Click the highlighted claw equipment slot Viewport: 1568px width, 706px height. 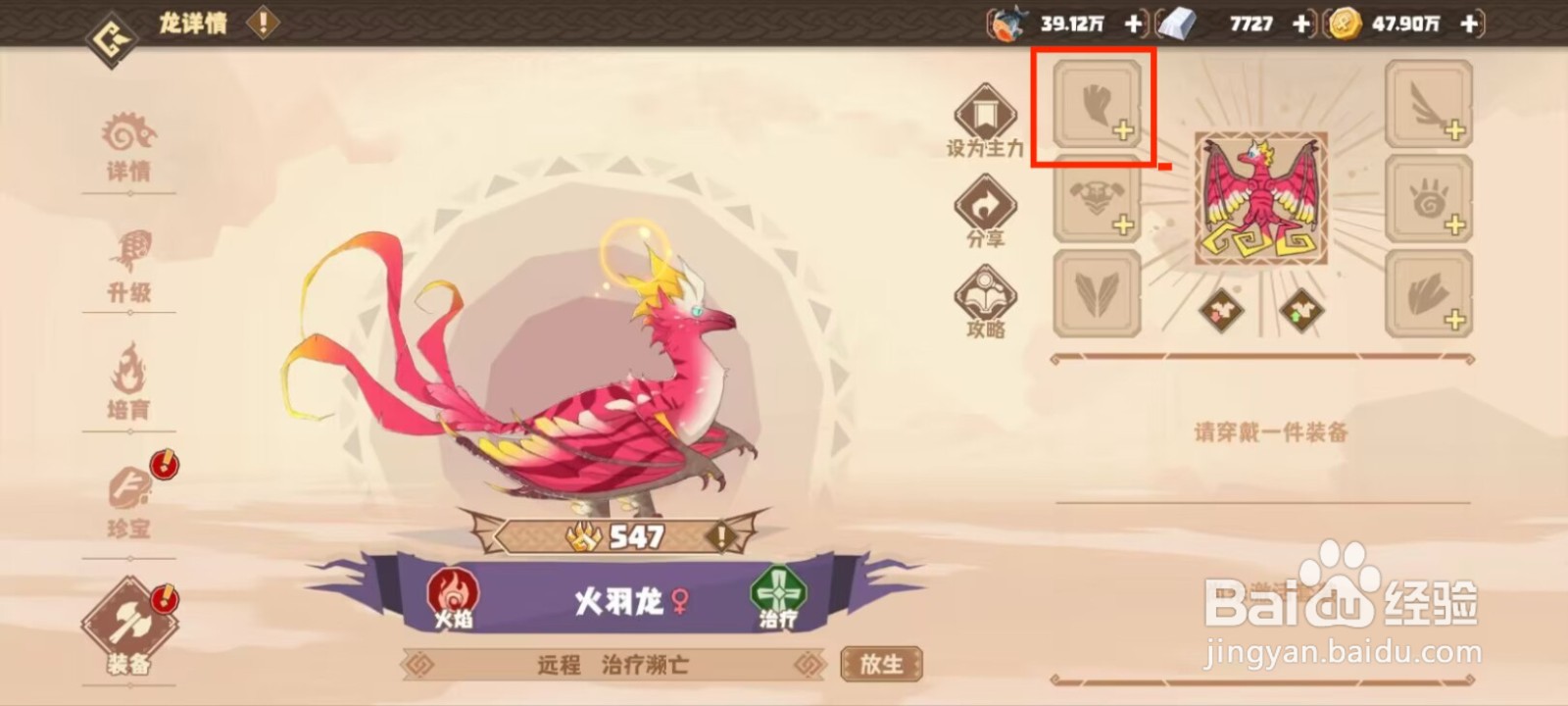(x=1095, y=109)
